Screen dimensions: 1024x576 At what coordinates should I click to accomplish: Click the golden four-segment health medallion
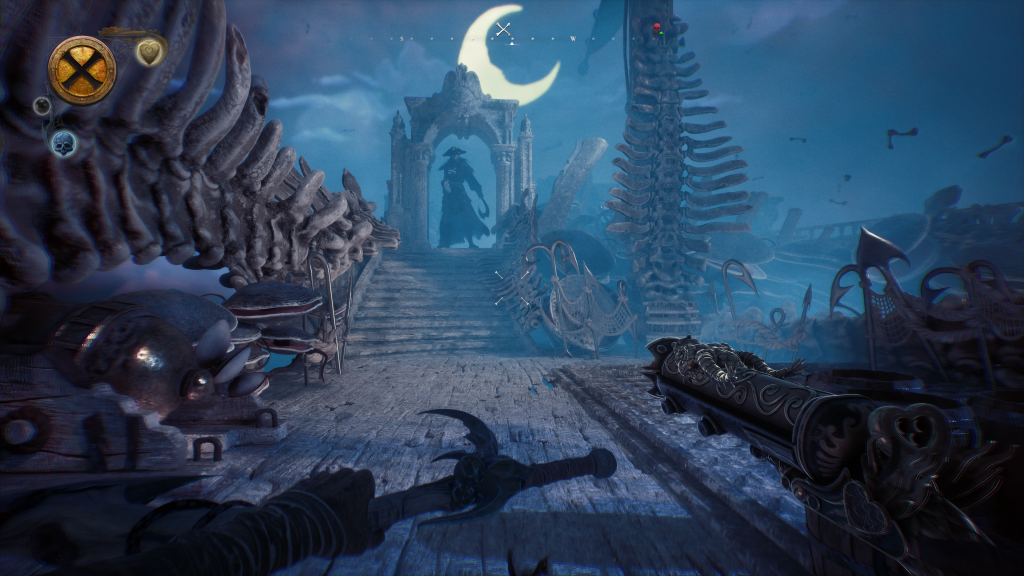(x=82, y=70)
